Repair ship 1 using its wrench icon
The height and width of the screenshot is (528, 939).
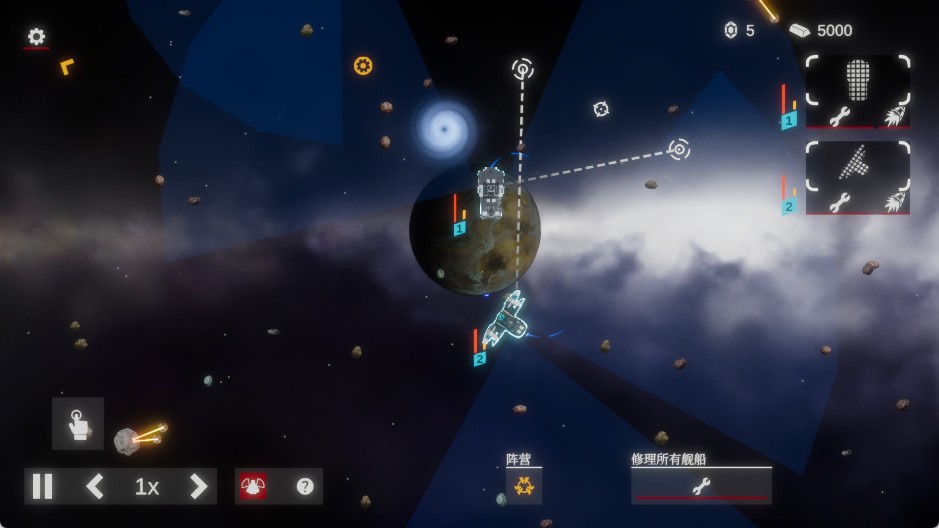tap(839, 116)
